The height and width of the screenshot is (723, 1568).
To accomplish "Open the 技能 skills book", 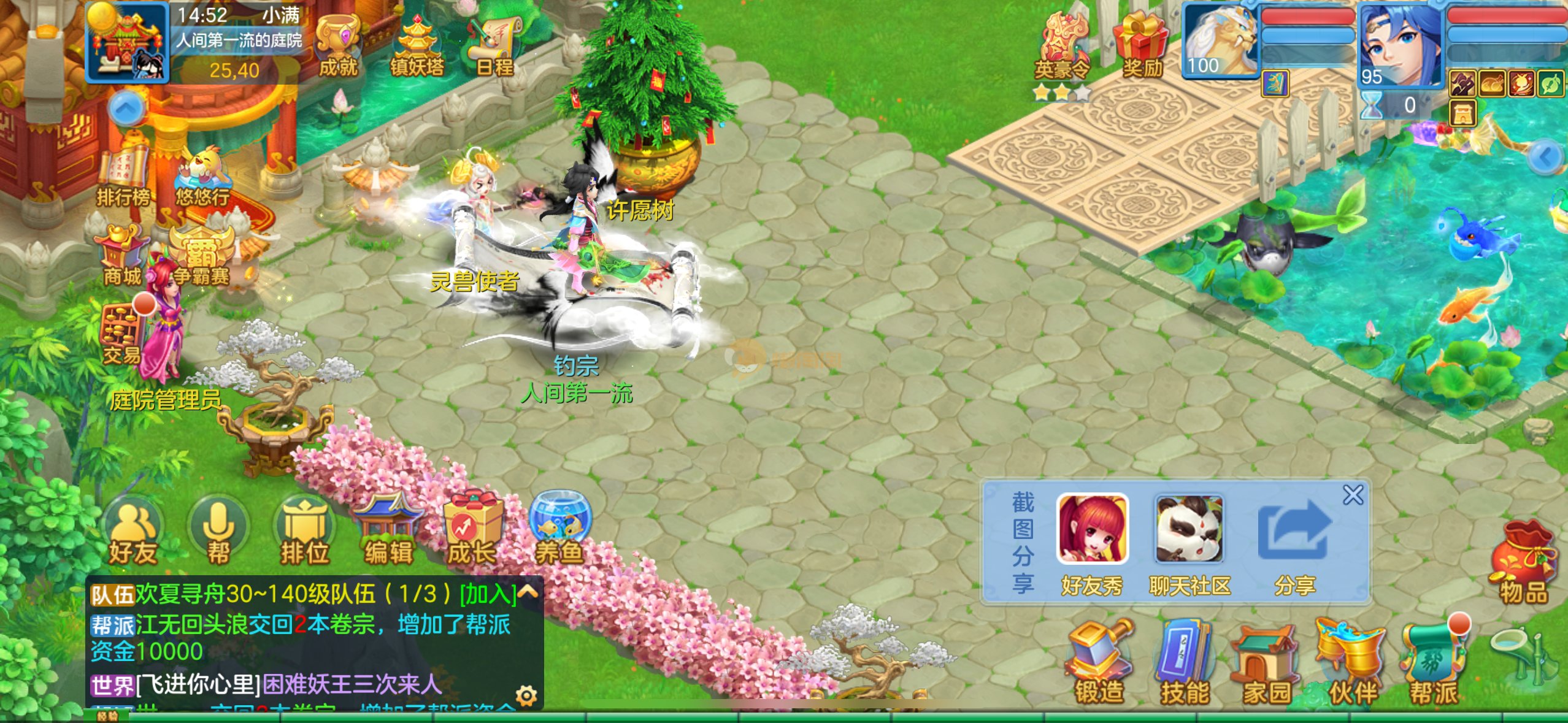I will (1184, 662).
